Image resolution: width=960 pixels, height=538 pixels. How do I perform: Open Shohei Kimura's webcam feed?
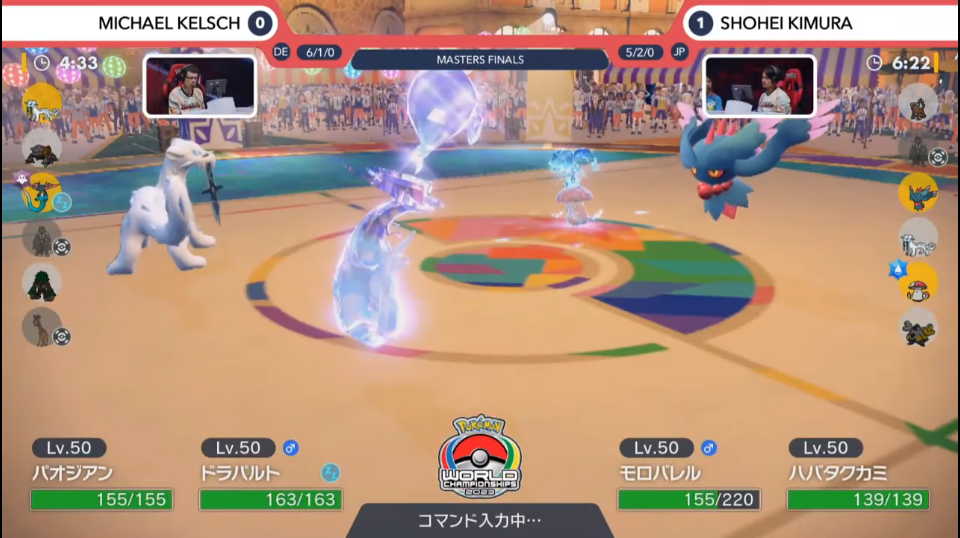click(759, 86)
